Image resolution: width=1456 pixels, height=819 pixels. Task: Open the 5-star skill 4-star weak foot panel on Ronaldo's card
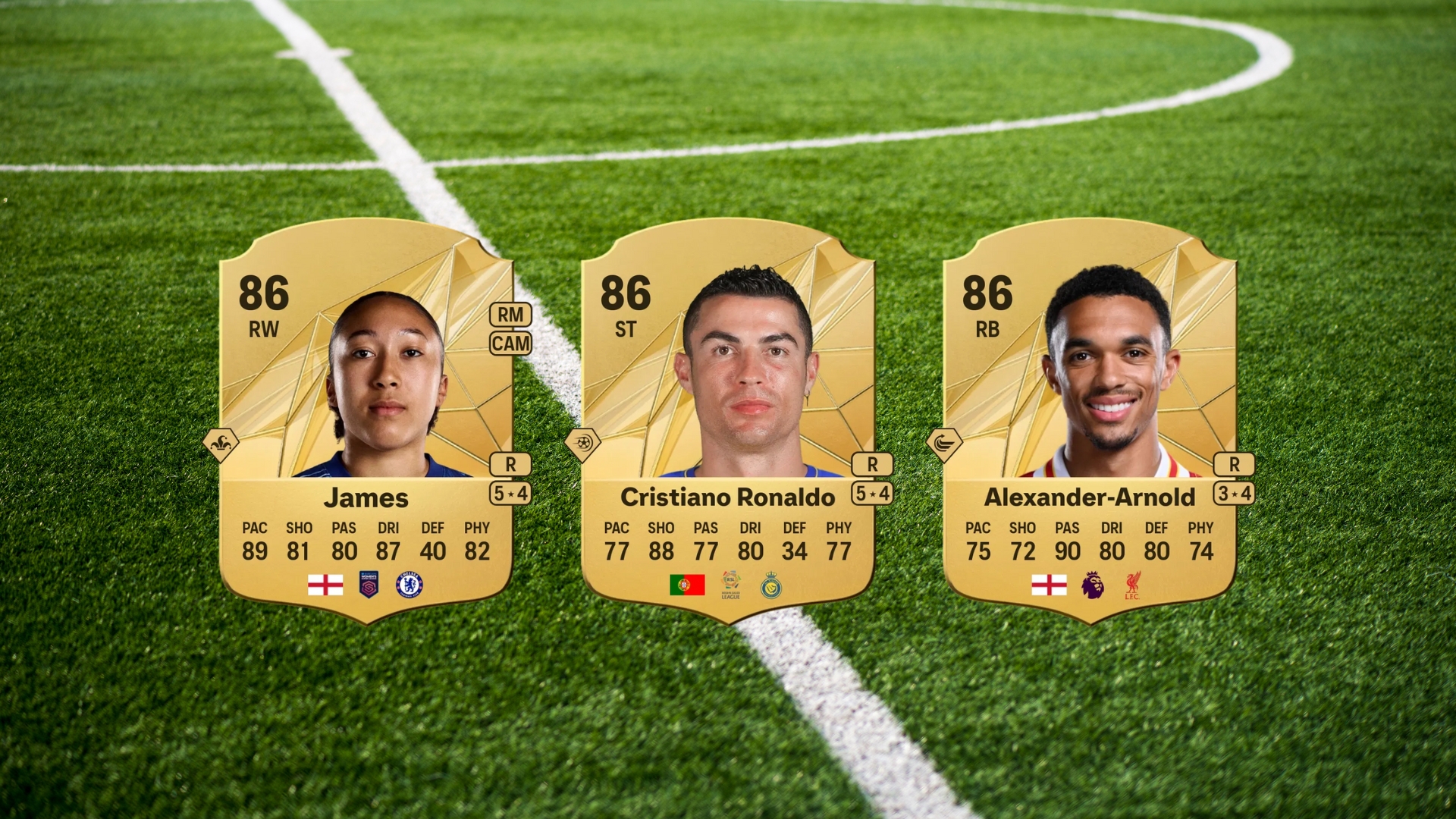[874, 492]
